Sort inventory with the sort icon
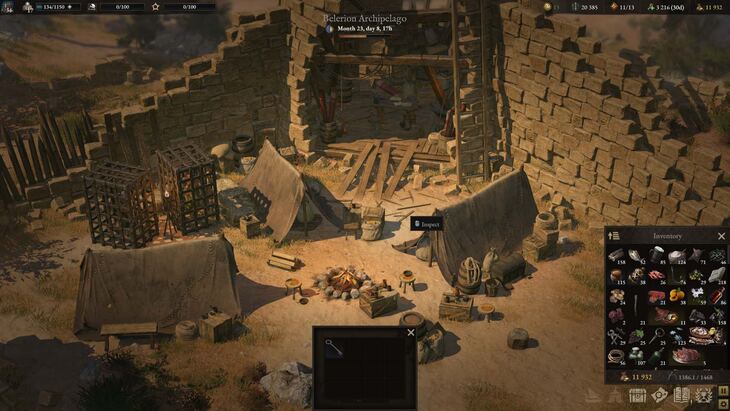Viewport: 730px width, 411px height. click(613, 236)
